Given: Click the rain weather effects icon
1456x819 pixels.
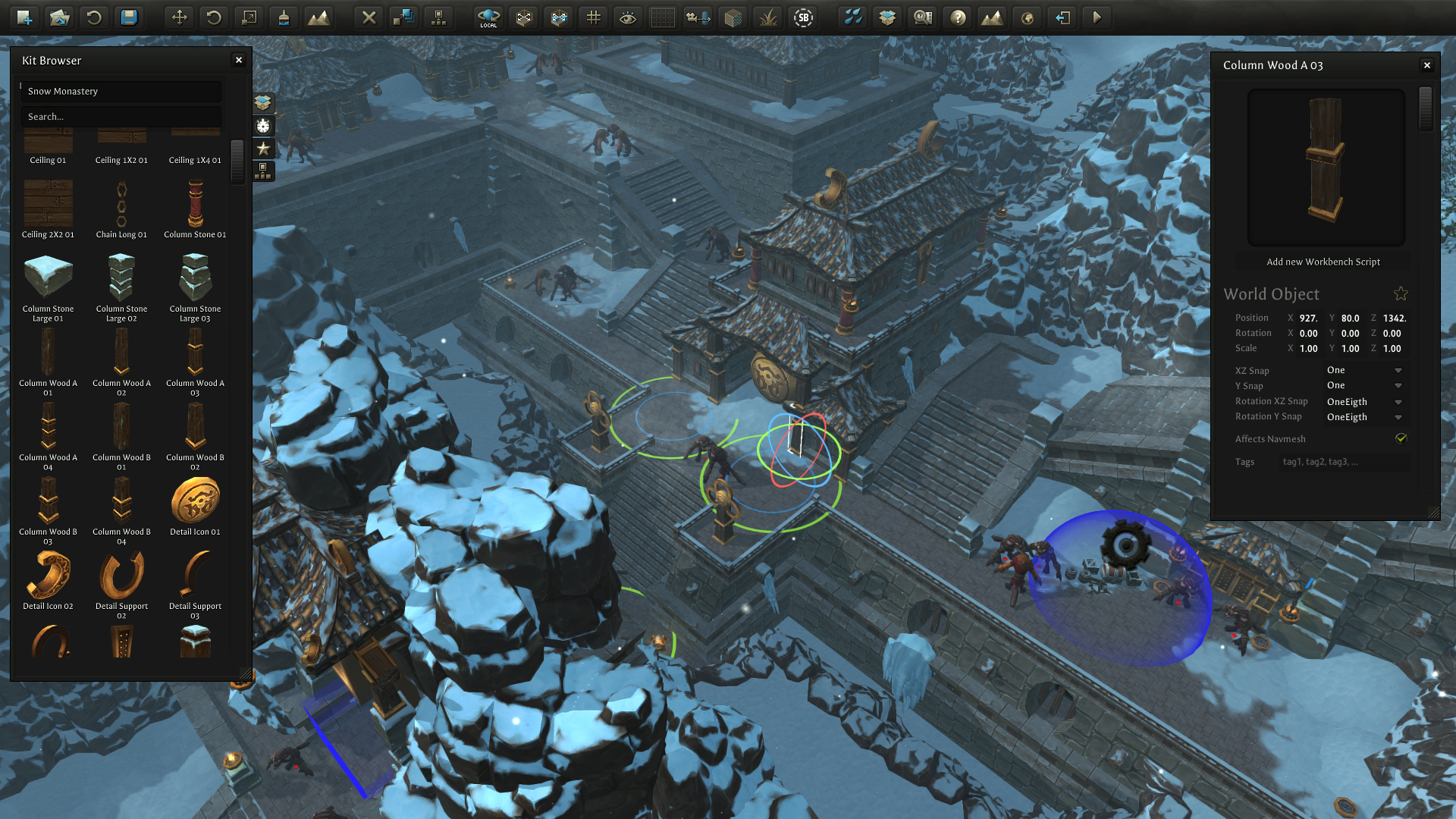Looking at the screenshot, I should [854, 17].
